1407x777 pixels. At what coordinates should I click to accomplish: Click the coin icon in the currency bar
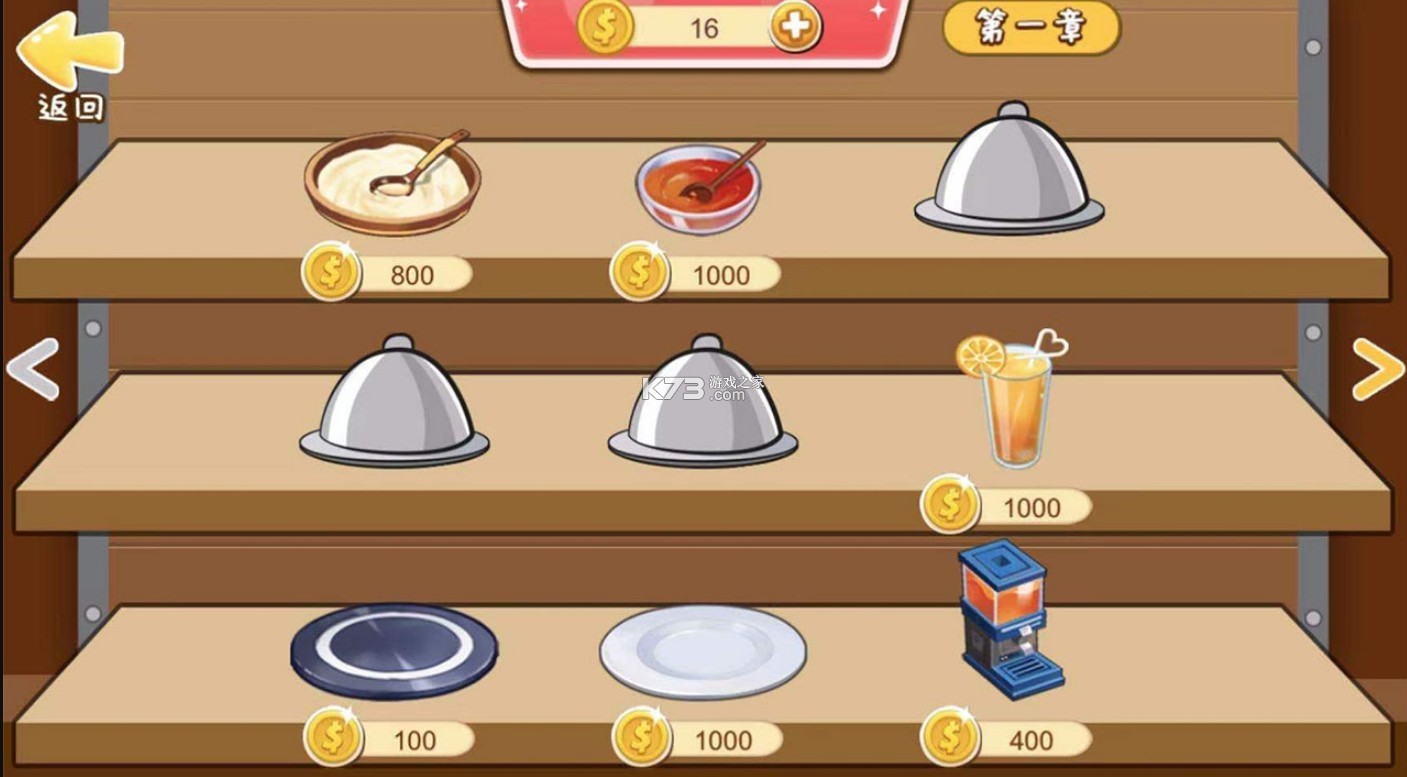coord(601,27)
